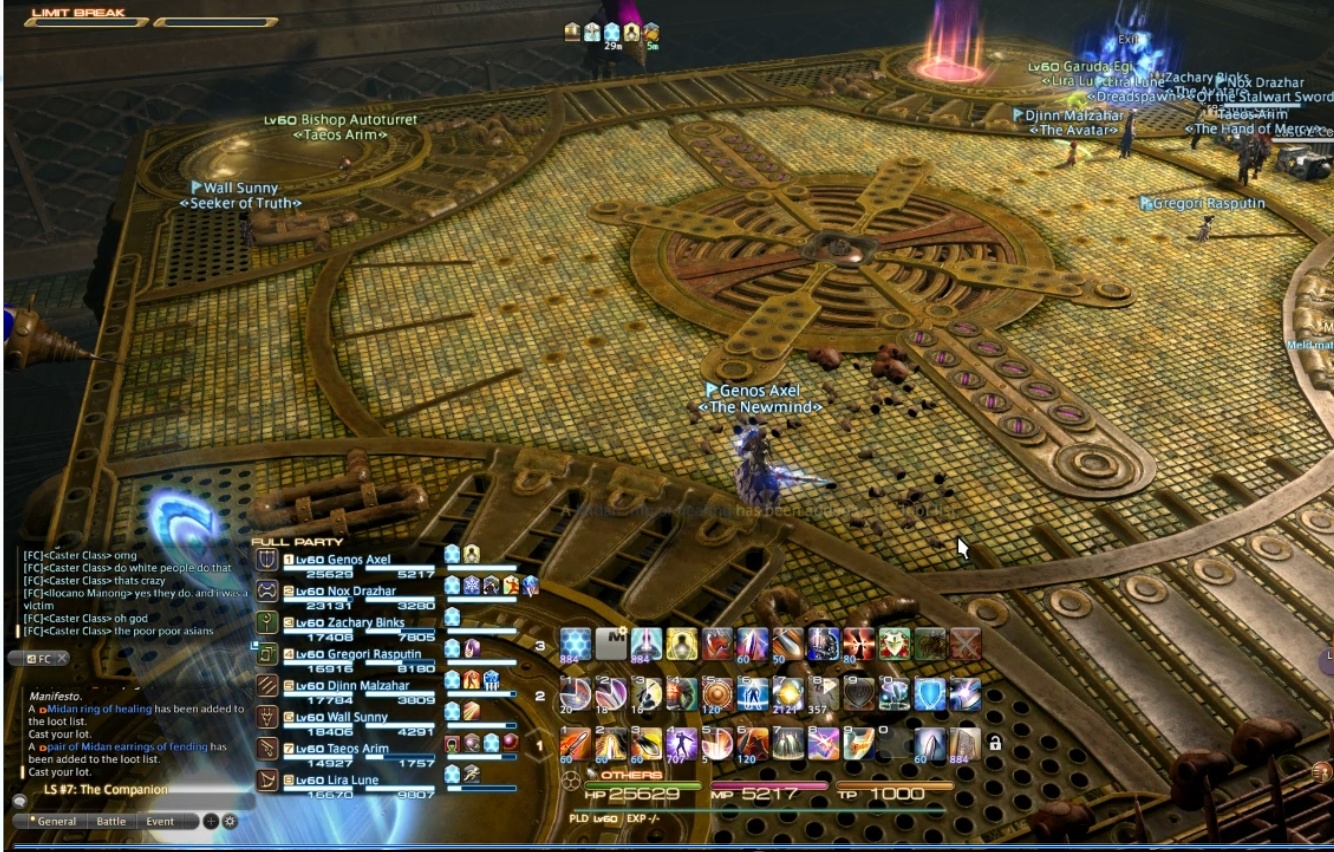Toggle the hotbar padlock icon
Screen dimensions: 1334x852
[994, 743]
